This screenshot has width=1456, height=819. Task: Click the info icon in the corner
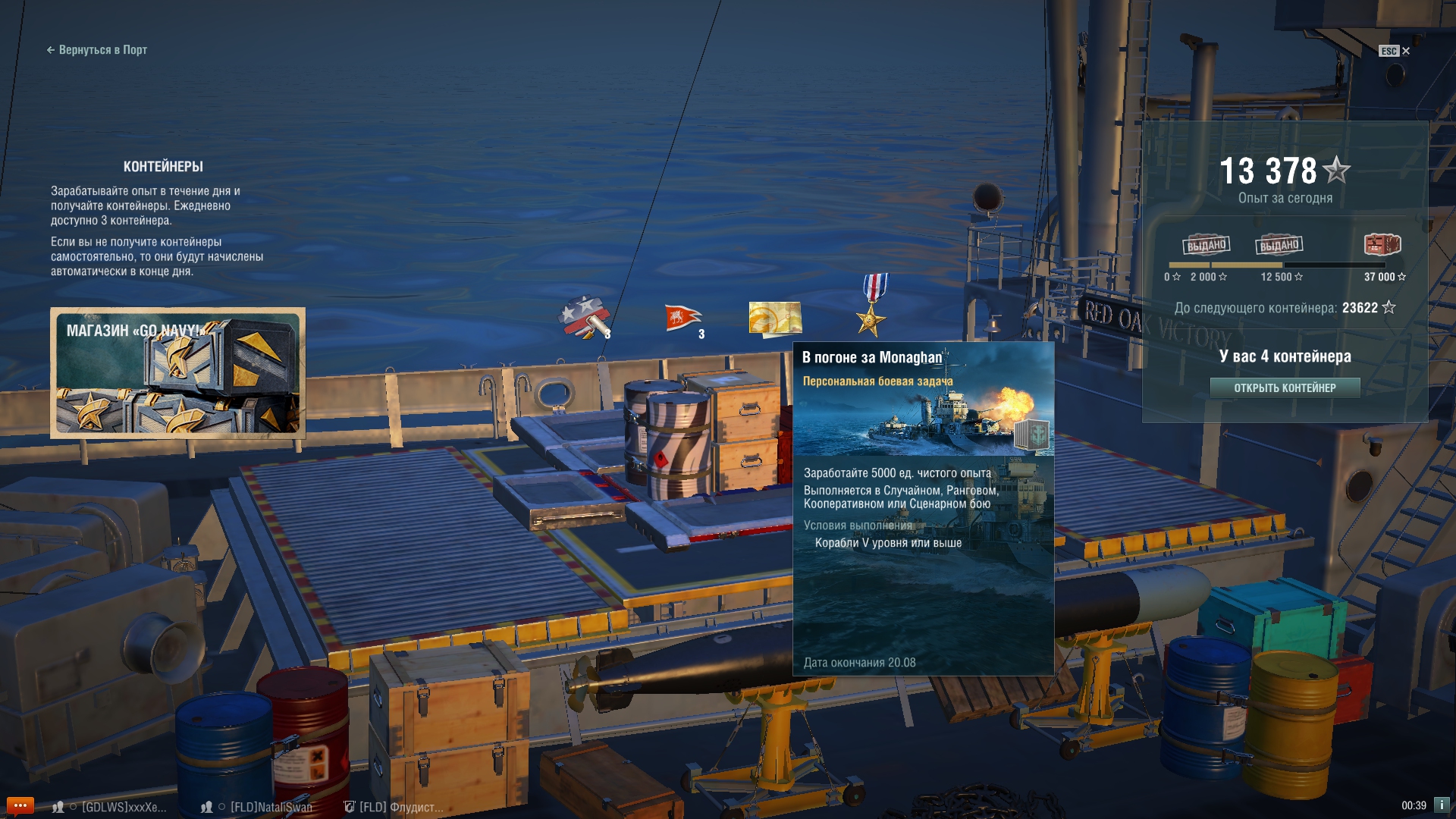[1441, 805]
